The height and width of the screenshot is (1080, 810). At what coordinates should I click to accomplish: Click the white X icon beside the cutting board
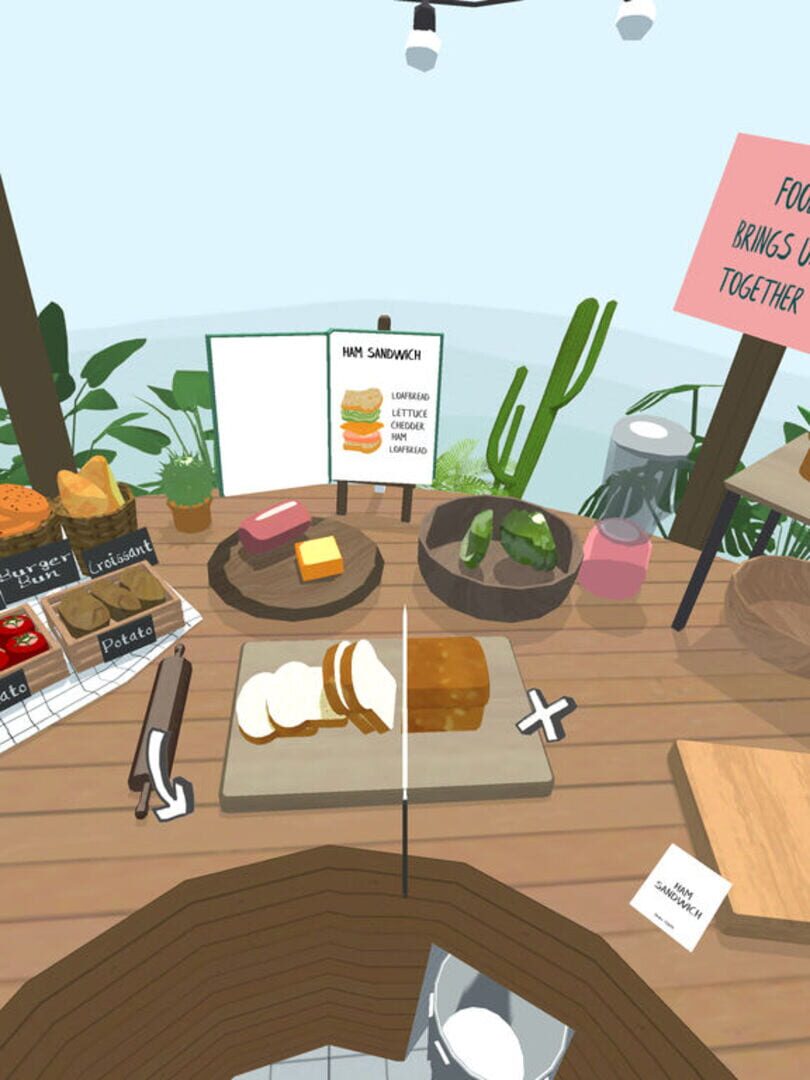click(546, 715)
